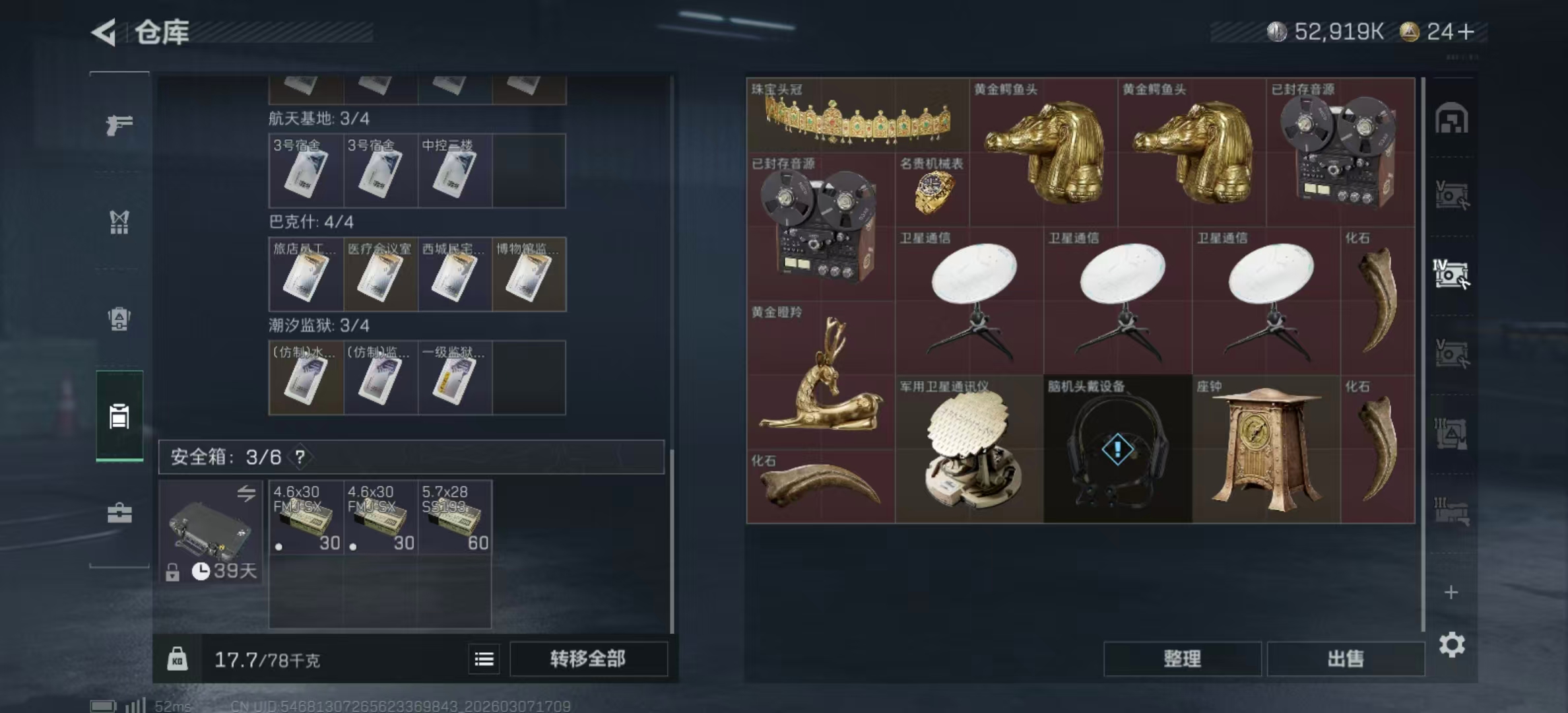Viewport: 1568px width, 713px height.
Task: Go back from the 仓库 screen
Action: click(105, 32)
